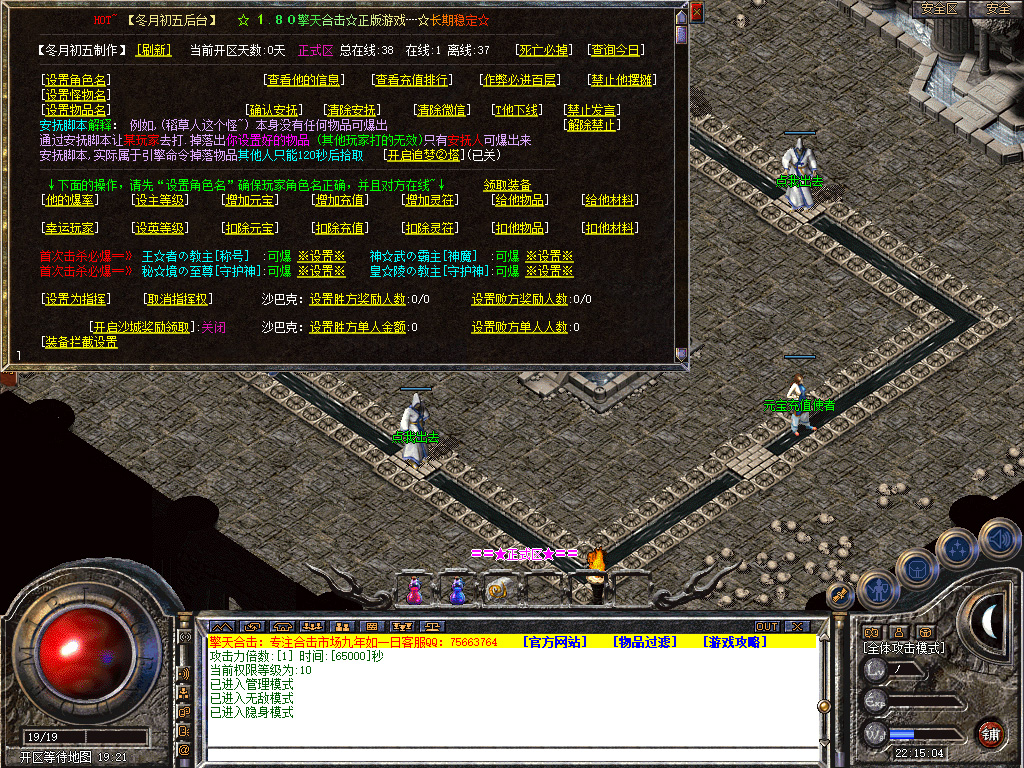This screenshot has width=1024, height=768.
Task: Choose 给他物品 to give items
Action: point(520,200)
